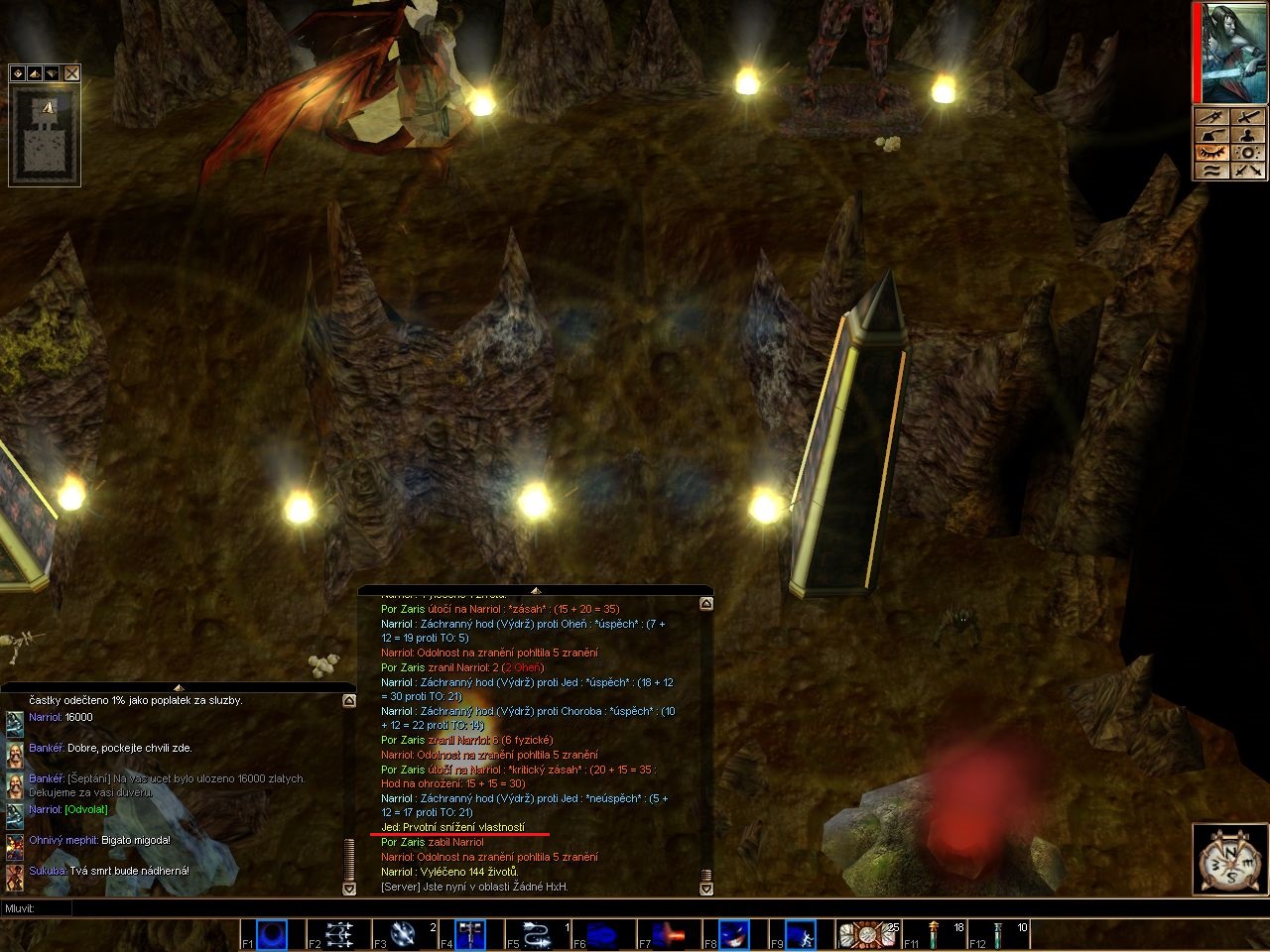This screenshot has width=1270, height=952.
Task: Select the character portrait
Action: tap(1234, 54)
